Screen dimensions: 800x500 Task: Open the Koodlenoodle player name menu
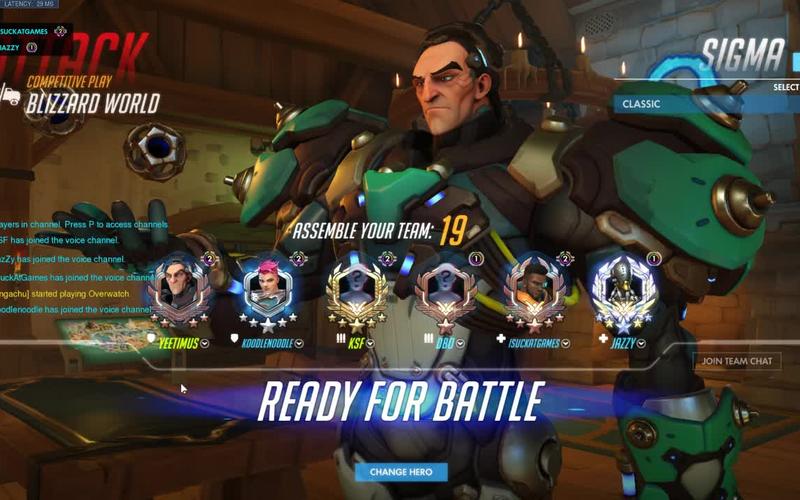[298, 343]
